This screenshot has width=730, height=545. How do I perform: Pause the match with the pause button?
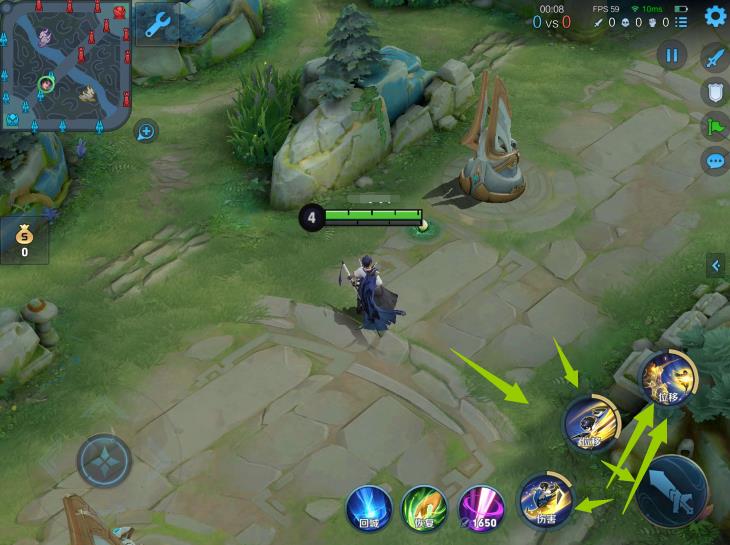[x=671, y=56]
